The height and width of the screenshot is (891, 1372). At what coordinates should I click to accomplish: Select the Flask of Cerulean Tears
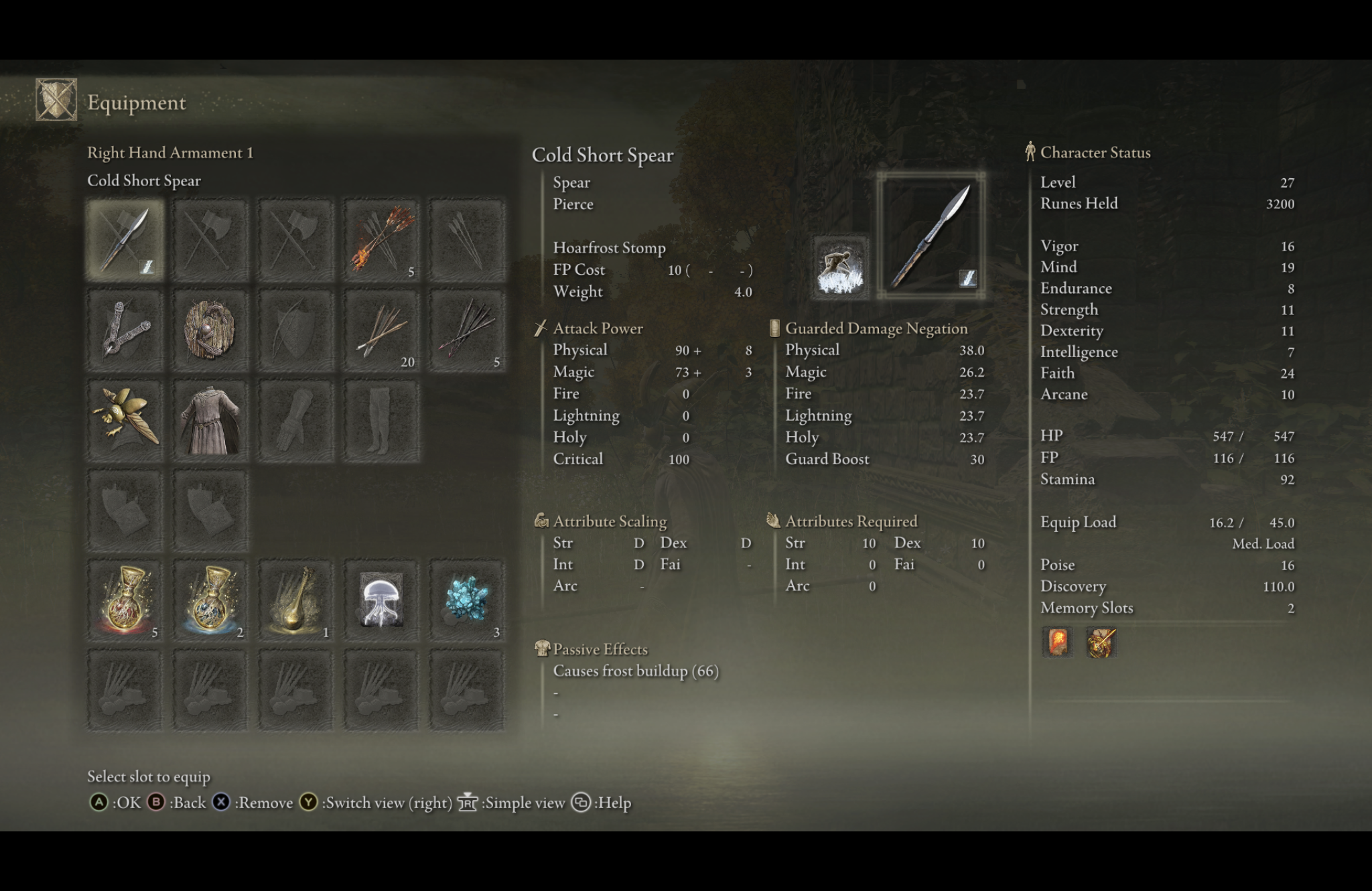pos(210,598)
